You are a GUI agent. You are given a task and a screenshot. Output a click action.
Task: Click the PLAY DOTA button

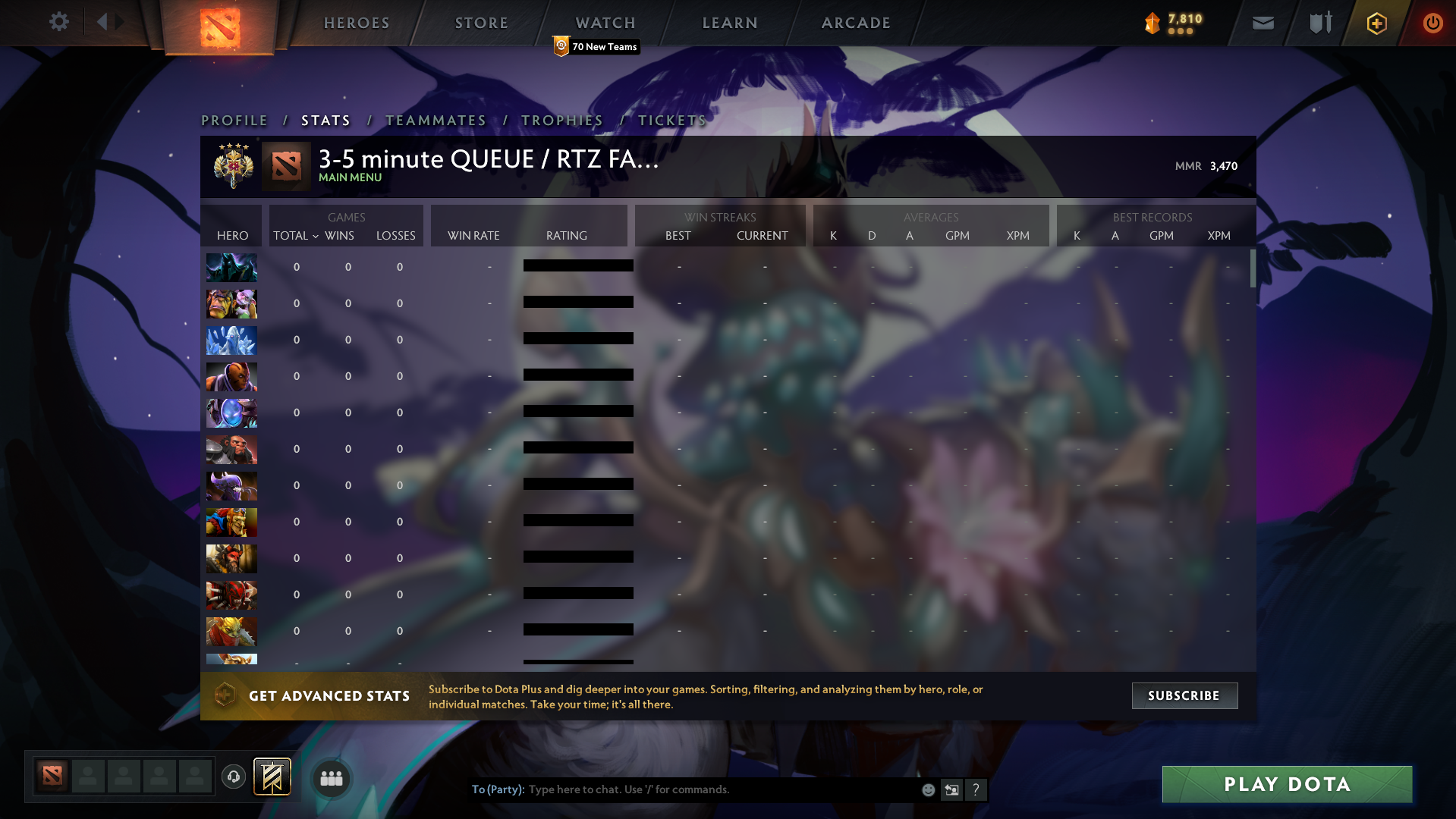(1286, 784)
